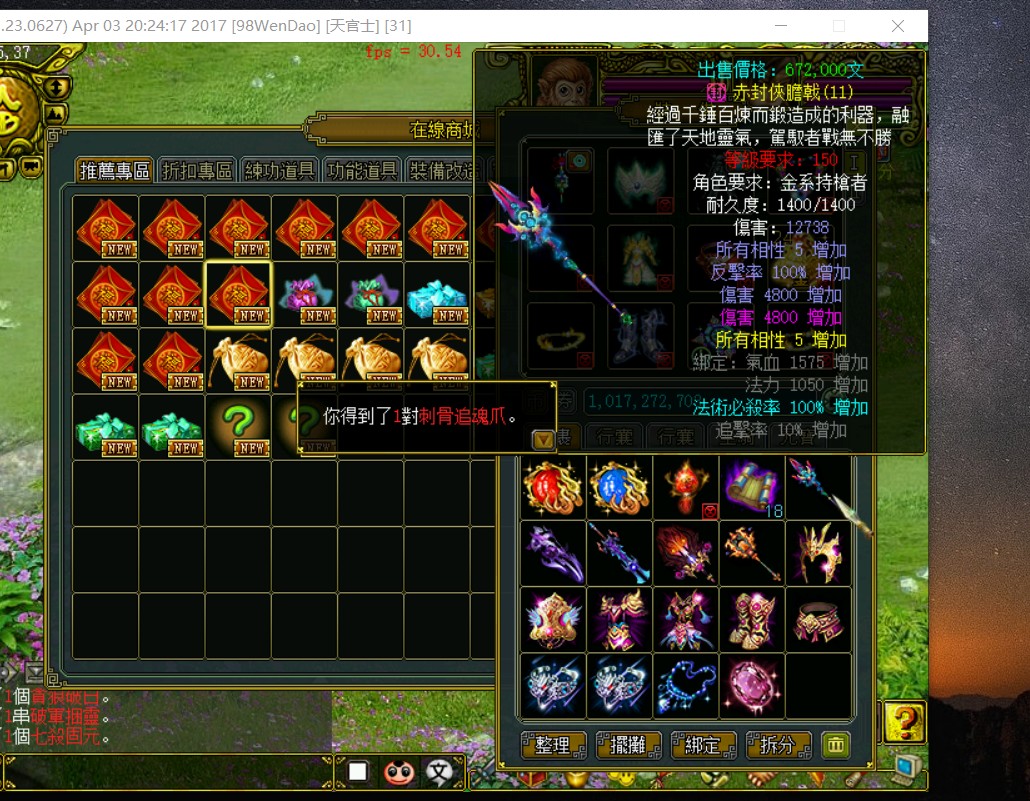This screenshot has width=1030, height=801.
Task: Select the scroll item with count 18
Action: [x=752, y=487]
